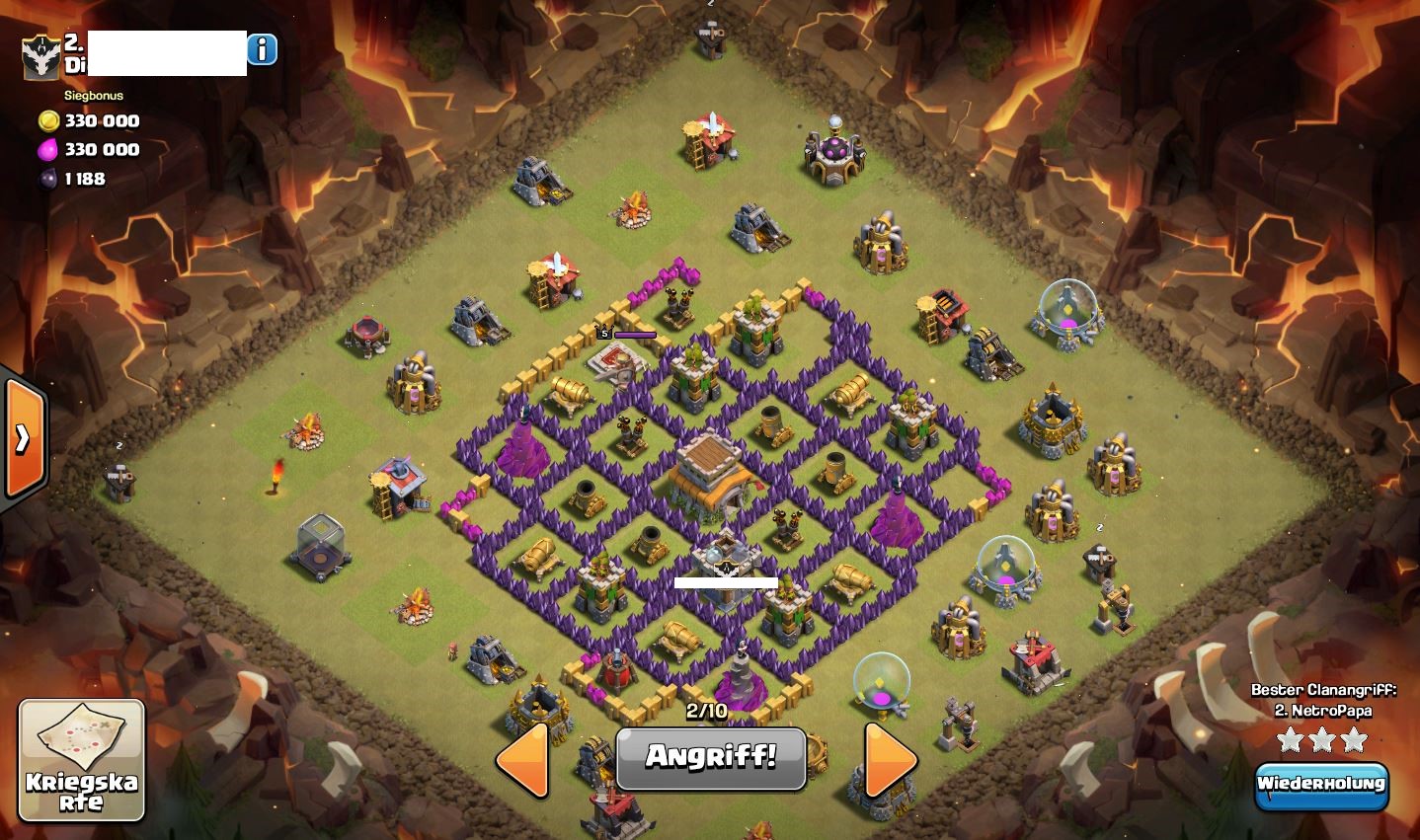Start the attack with the Angriff! button
This screenshot has width=1420, height=840.
coord(711,758)
